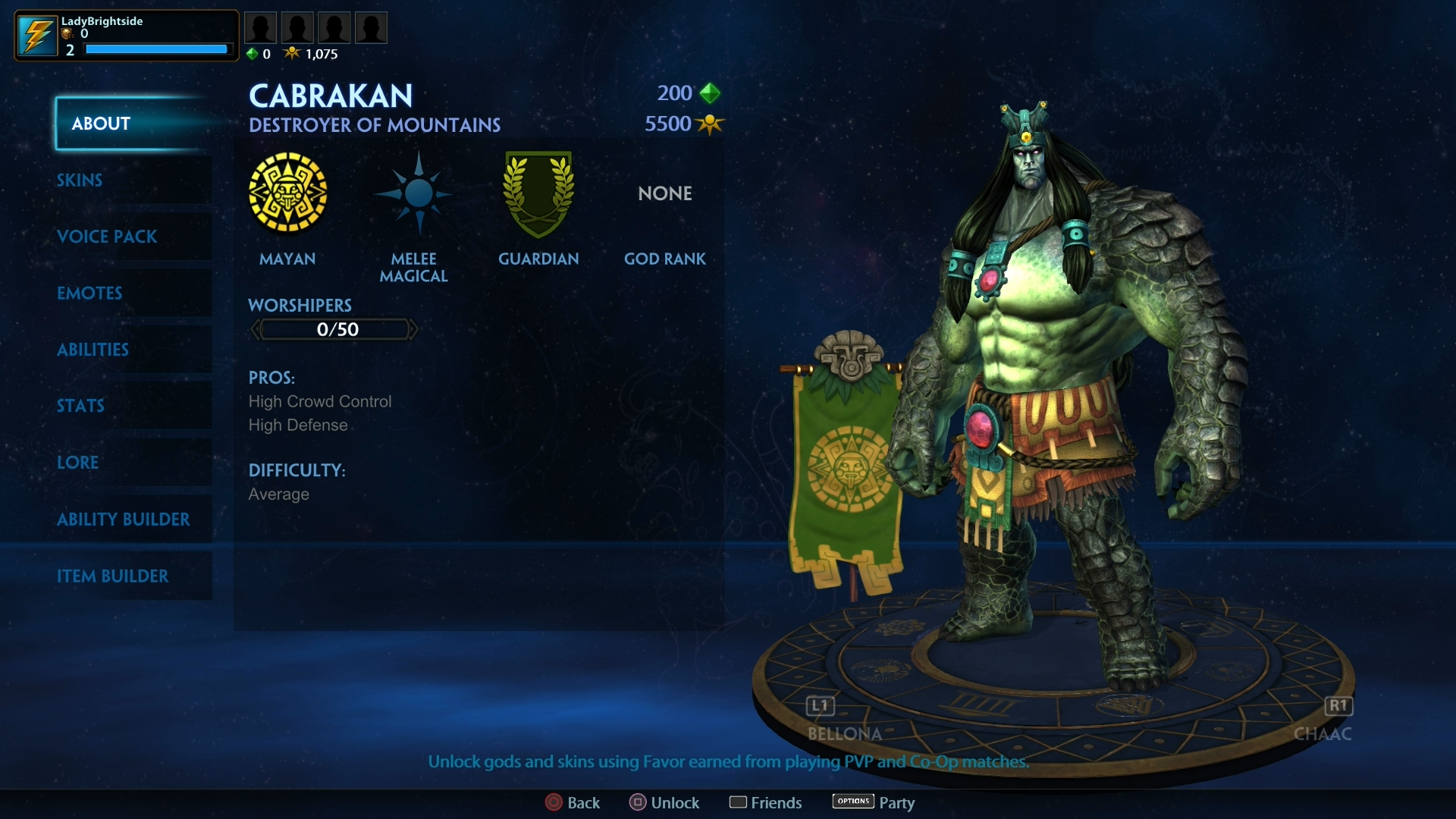
Task: Expand the Ability Builder section
Action: (124, 519)
